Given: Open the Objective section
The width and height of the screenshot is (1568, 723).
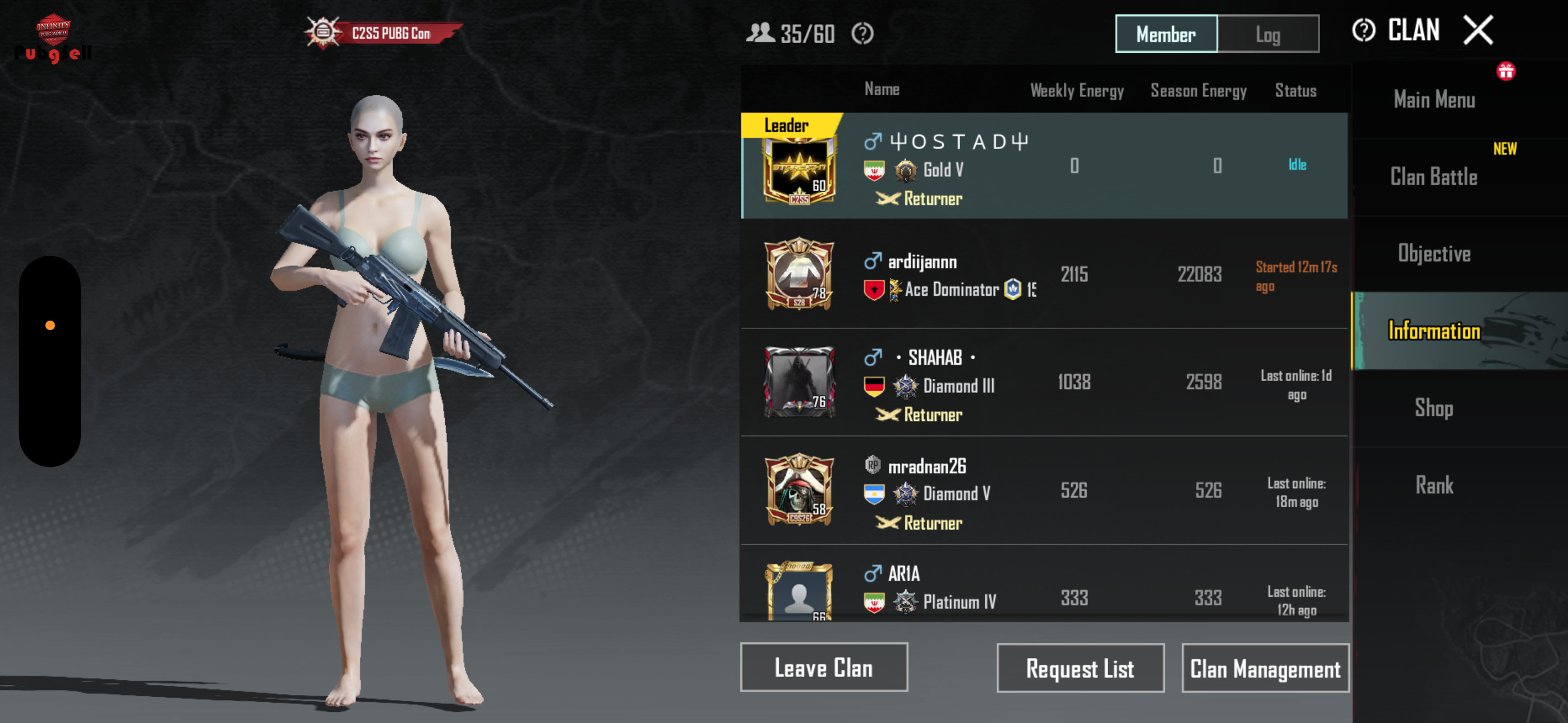Looking at the screenshot, I should [x=1433, y=253].
